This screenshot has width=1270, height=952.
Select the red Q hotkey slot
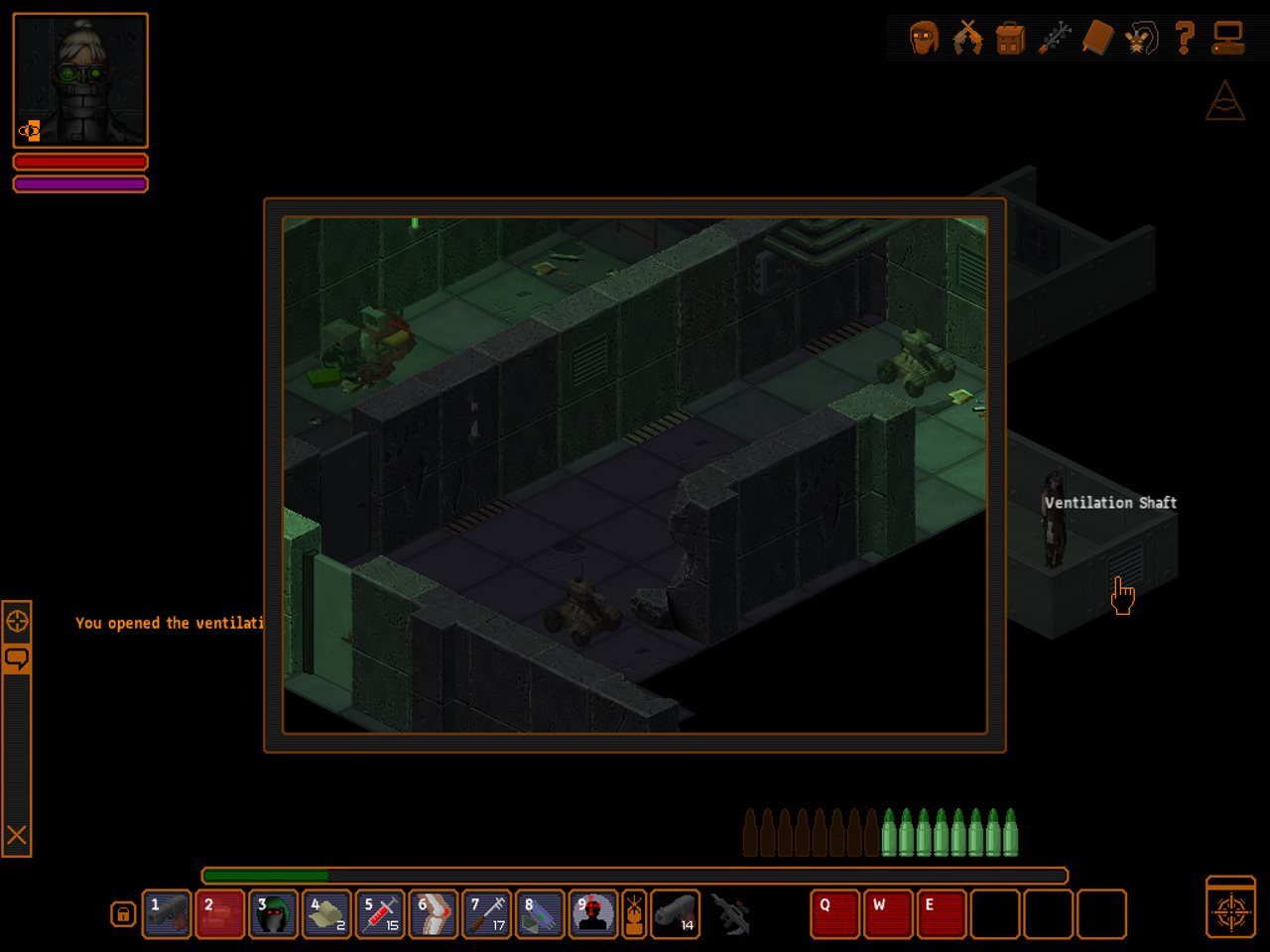pos(834,914)
